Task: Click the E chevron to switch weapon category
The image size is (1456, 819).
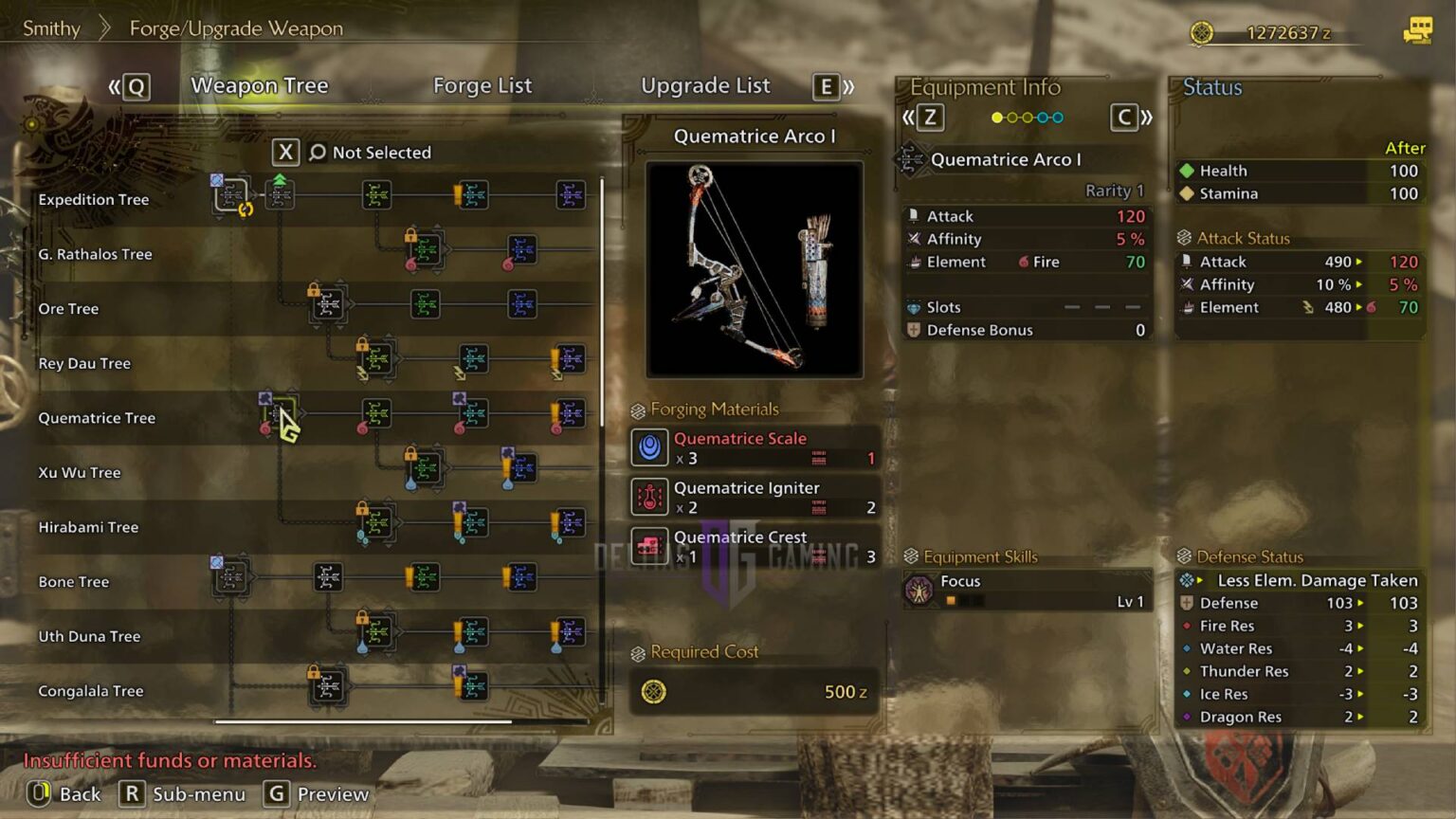Action: (x=826, y=86)
